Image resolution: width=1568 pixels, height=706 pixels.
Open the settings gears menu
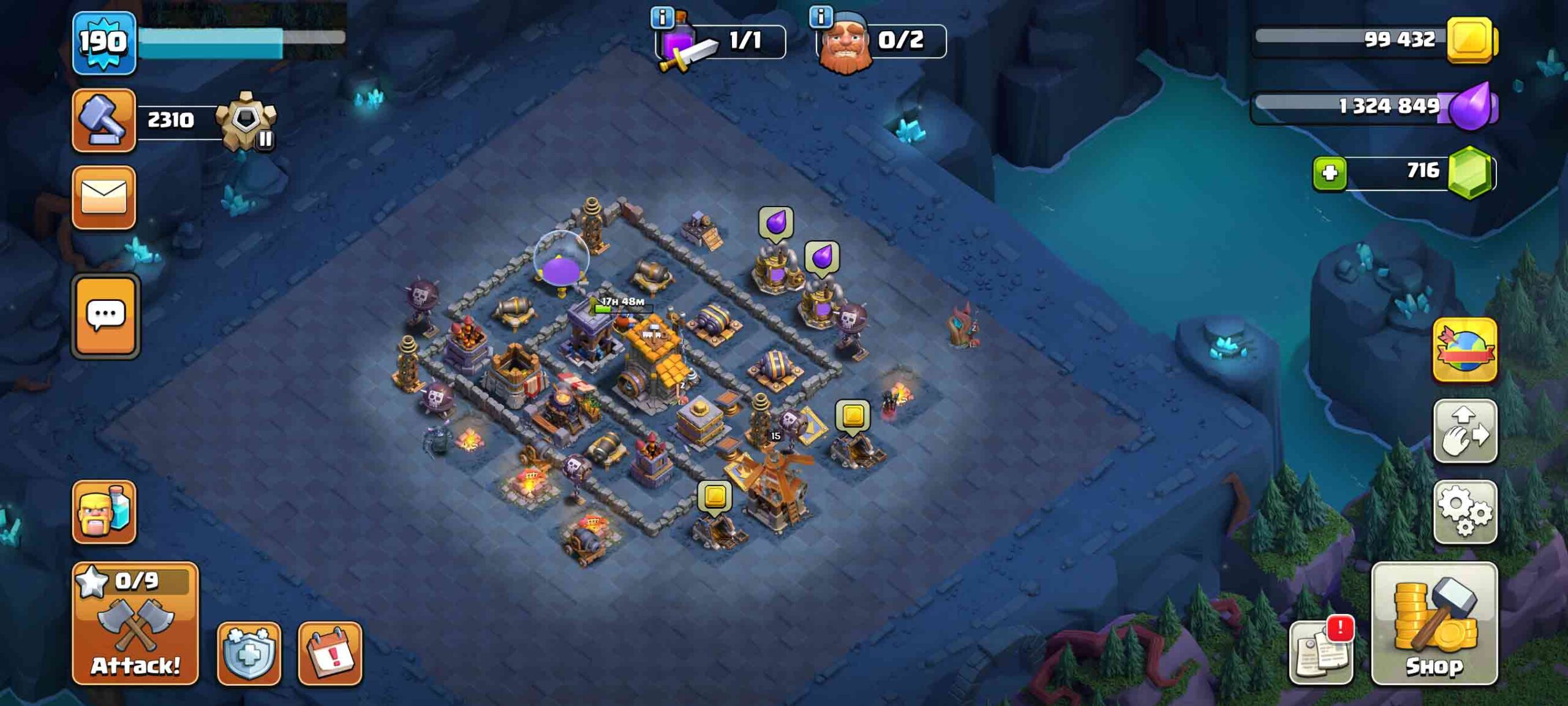click(x=1464, y=512)
